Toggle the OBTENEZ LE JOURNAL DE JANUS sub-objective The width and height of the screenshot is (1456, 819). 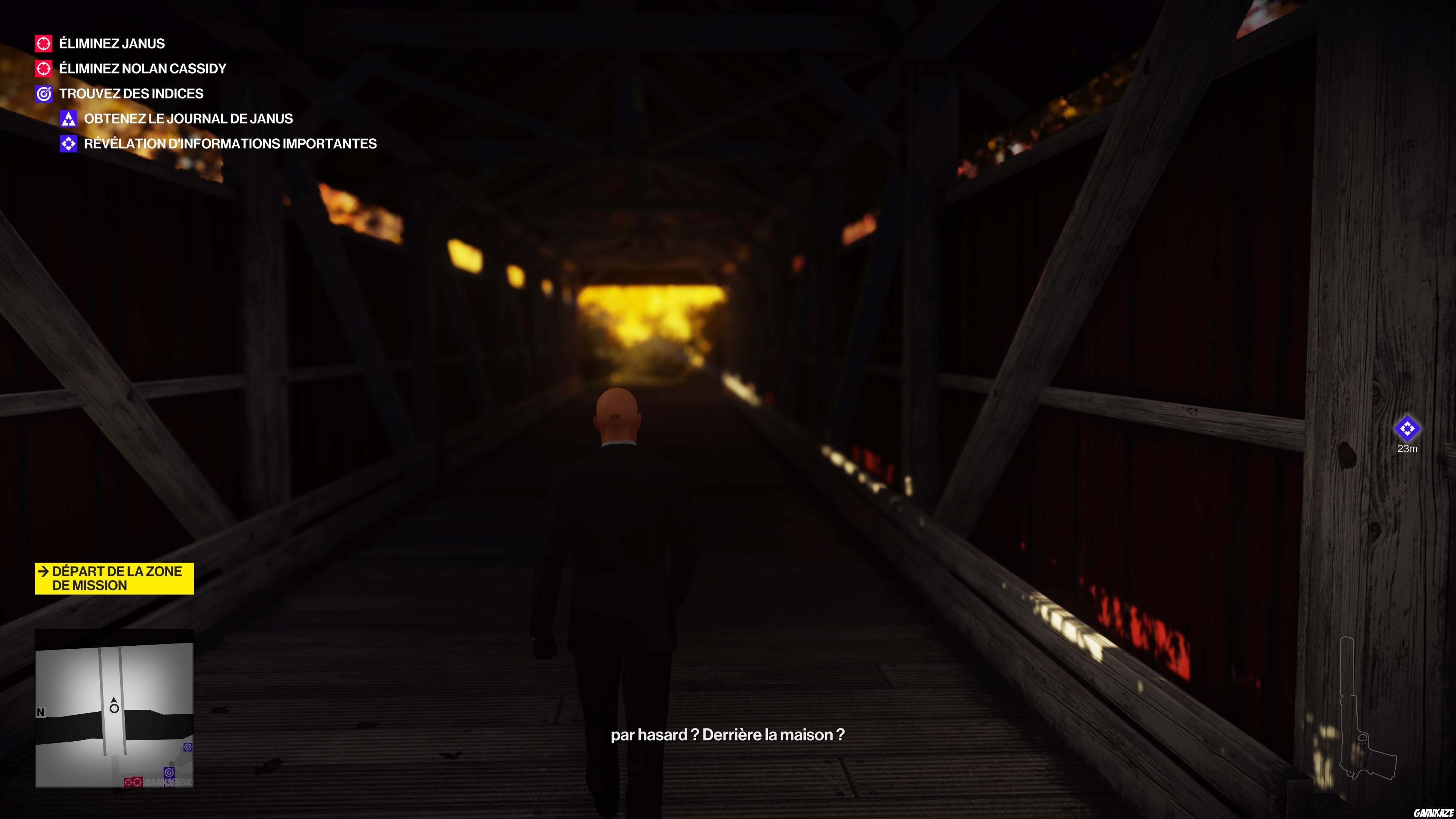(189, 119)
